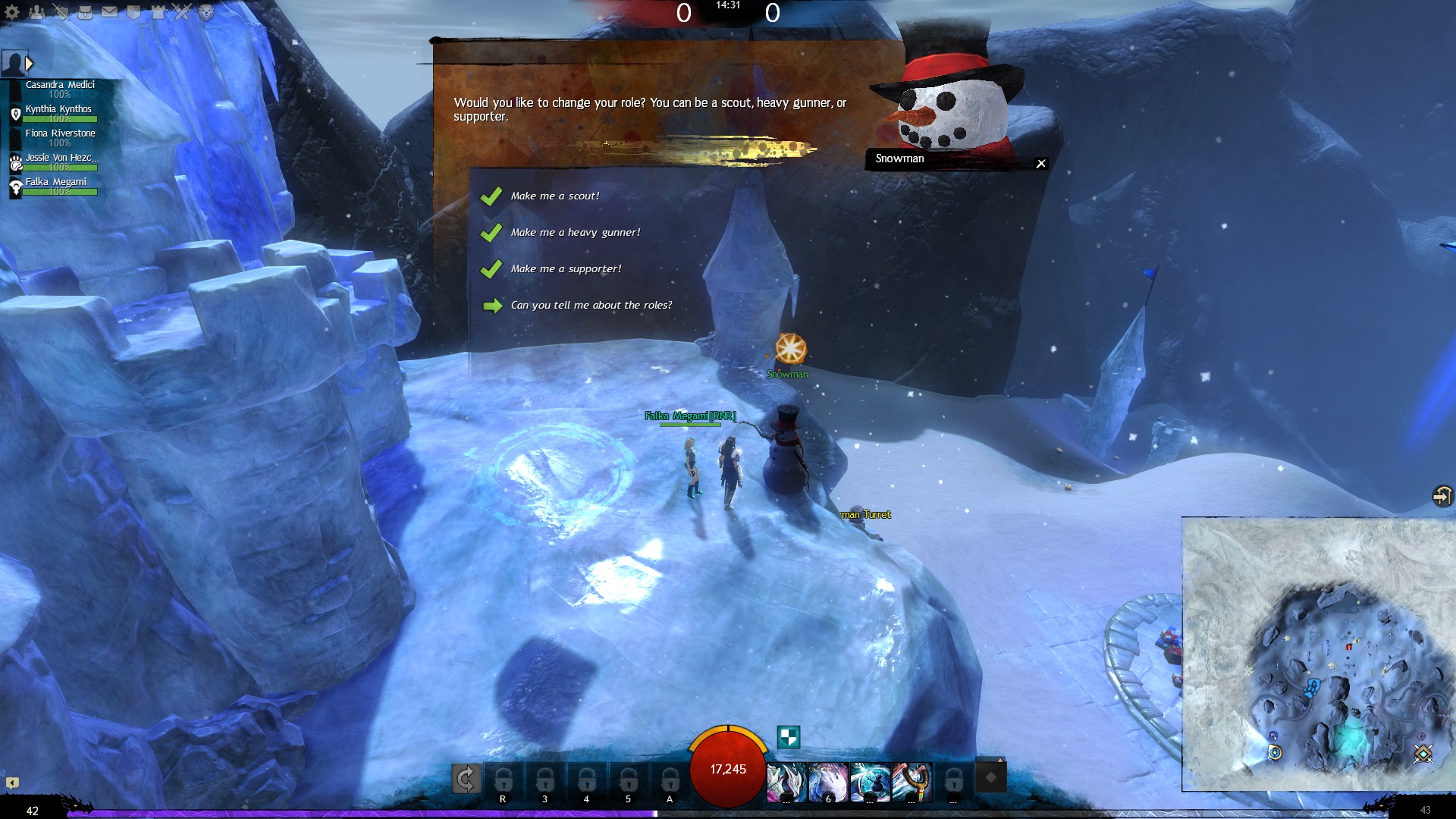Image resolution: width=1456 pixels, height=819 pixels.
Task: Click the weapon swap arrow button
Action: tap(466, 778)
